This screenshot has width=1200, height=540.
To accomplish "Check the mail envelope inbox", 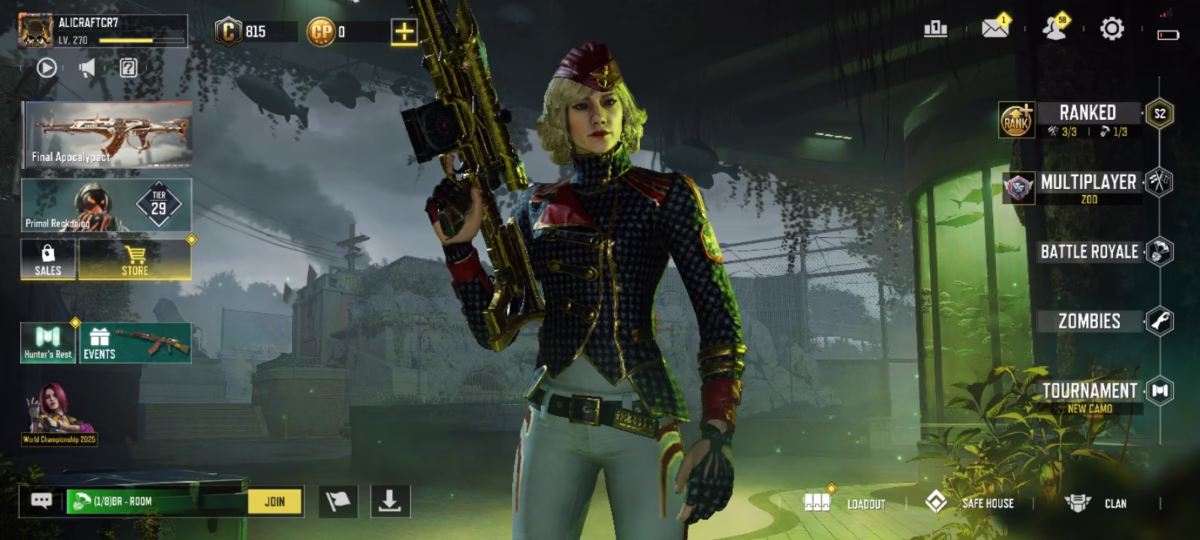I will click(x=994, y=29).
